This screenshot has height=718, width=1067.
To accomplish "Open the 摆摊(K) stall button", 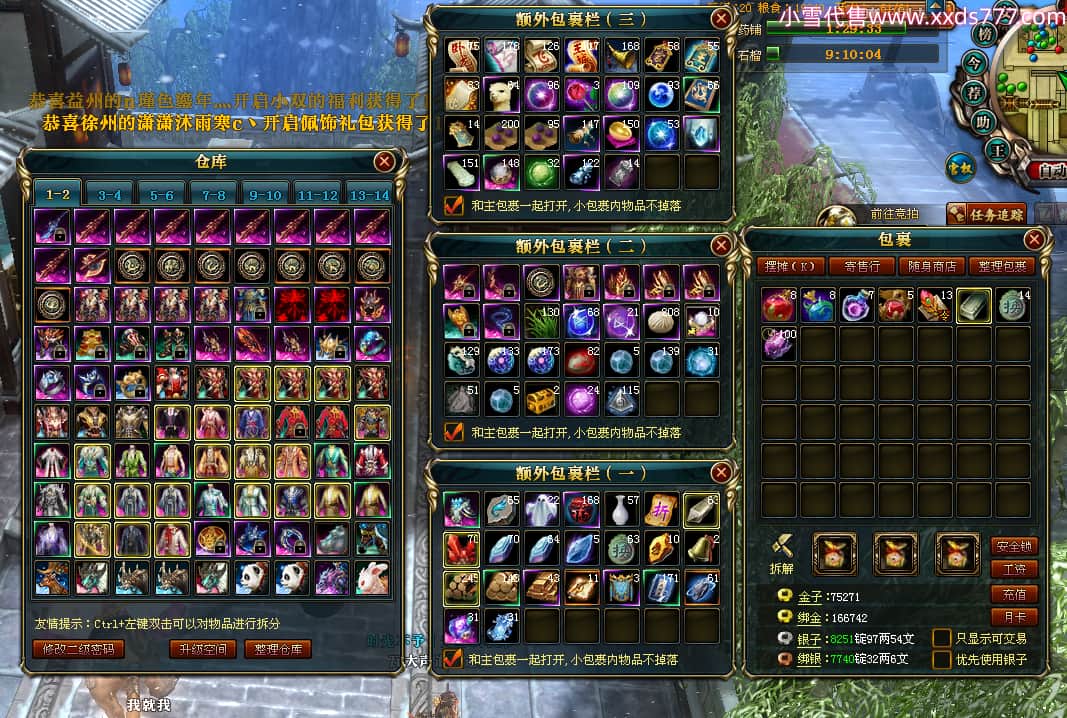I will click(788, 267).
